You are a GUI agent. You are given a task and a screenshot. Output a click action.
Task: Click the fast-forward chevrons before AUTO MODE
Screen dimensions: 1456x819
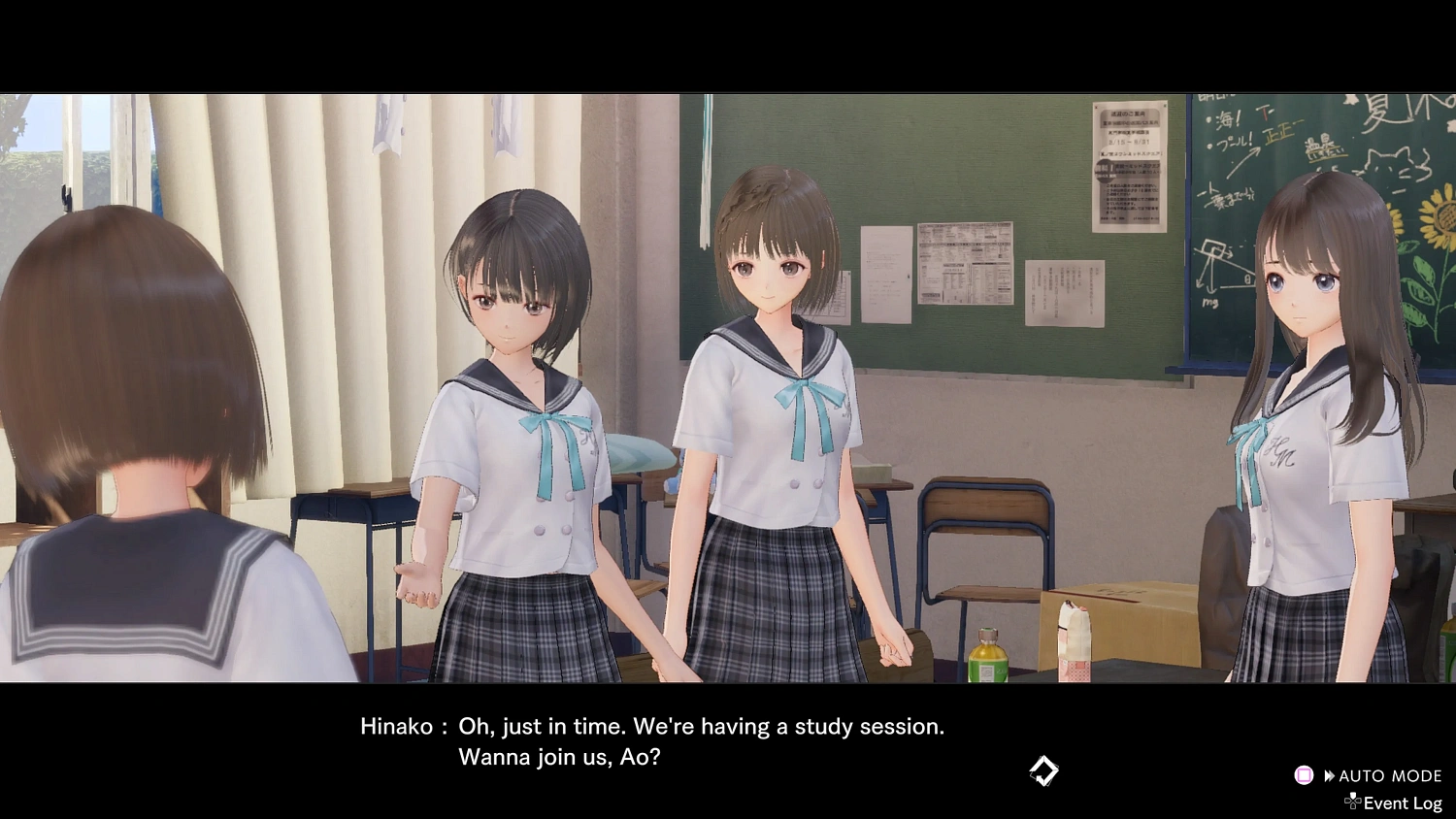tap(1330, 774)
